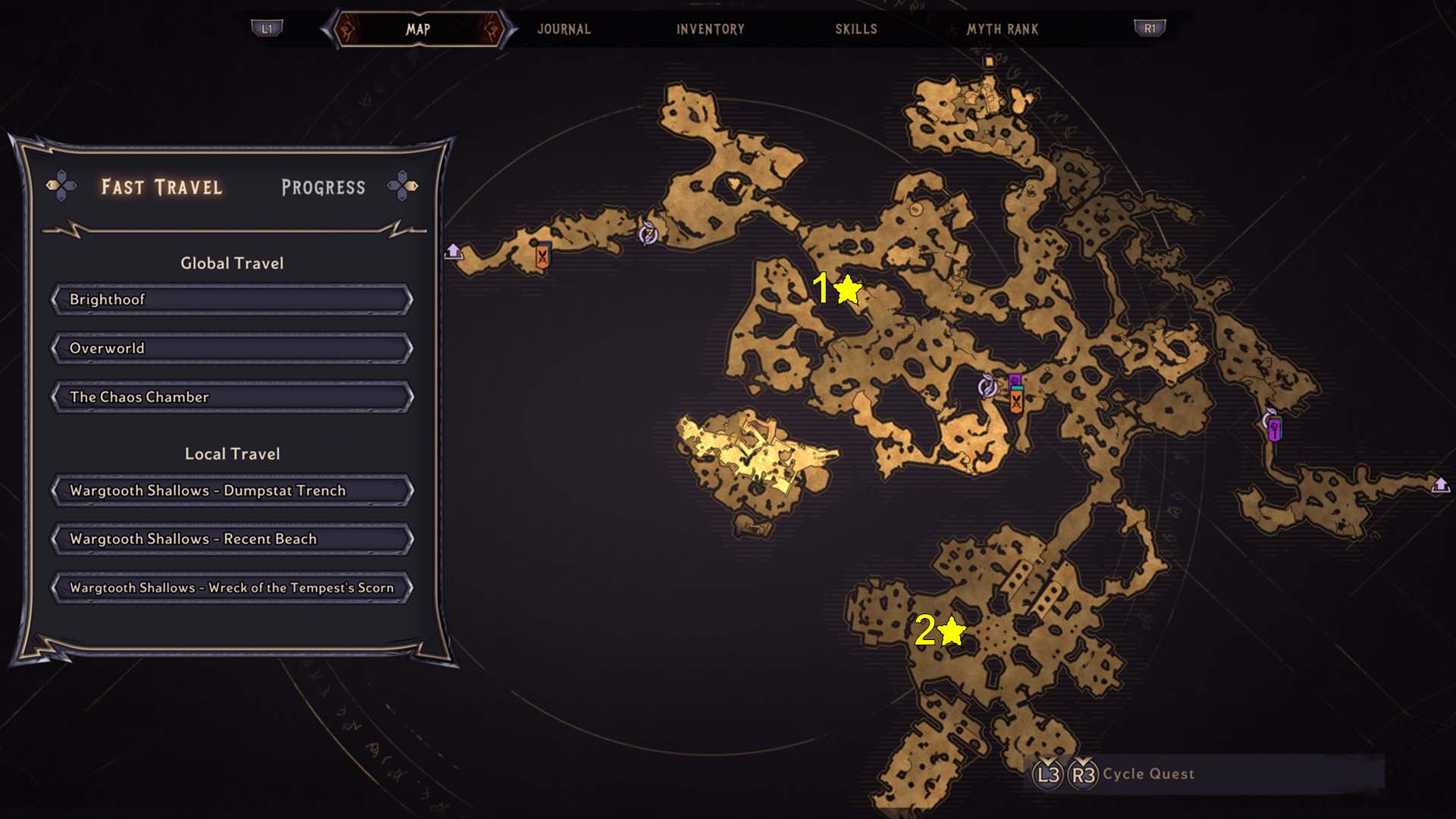1456x819 pixels.
Task: Go to the Skills tab
Action: pos(856,30)
